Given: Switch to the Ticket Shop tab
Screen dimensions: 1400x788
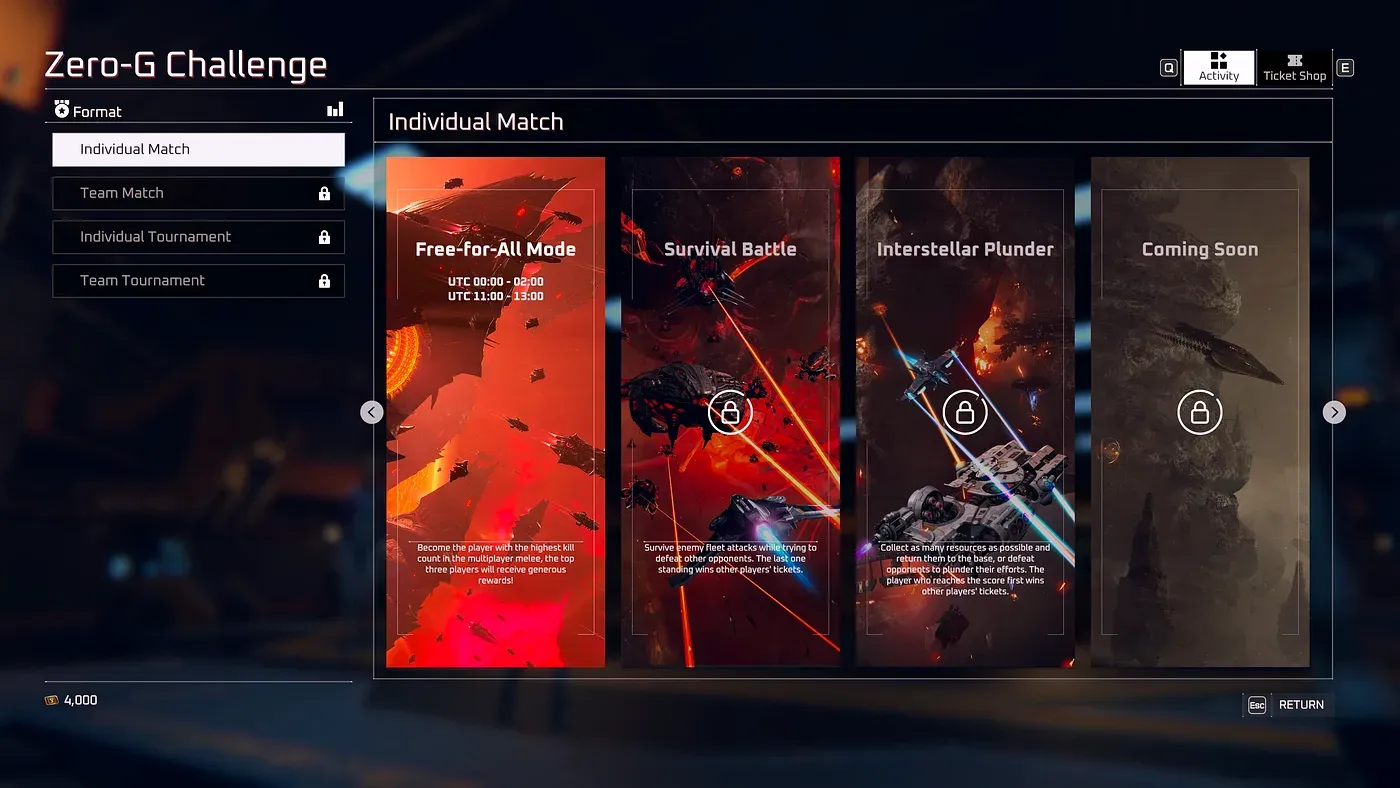Looking at the screenshot, I should point(1294,67).
